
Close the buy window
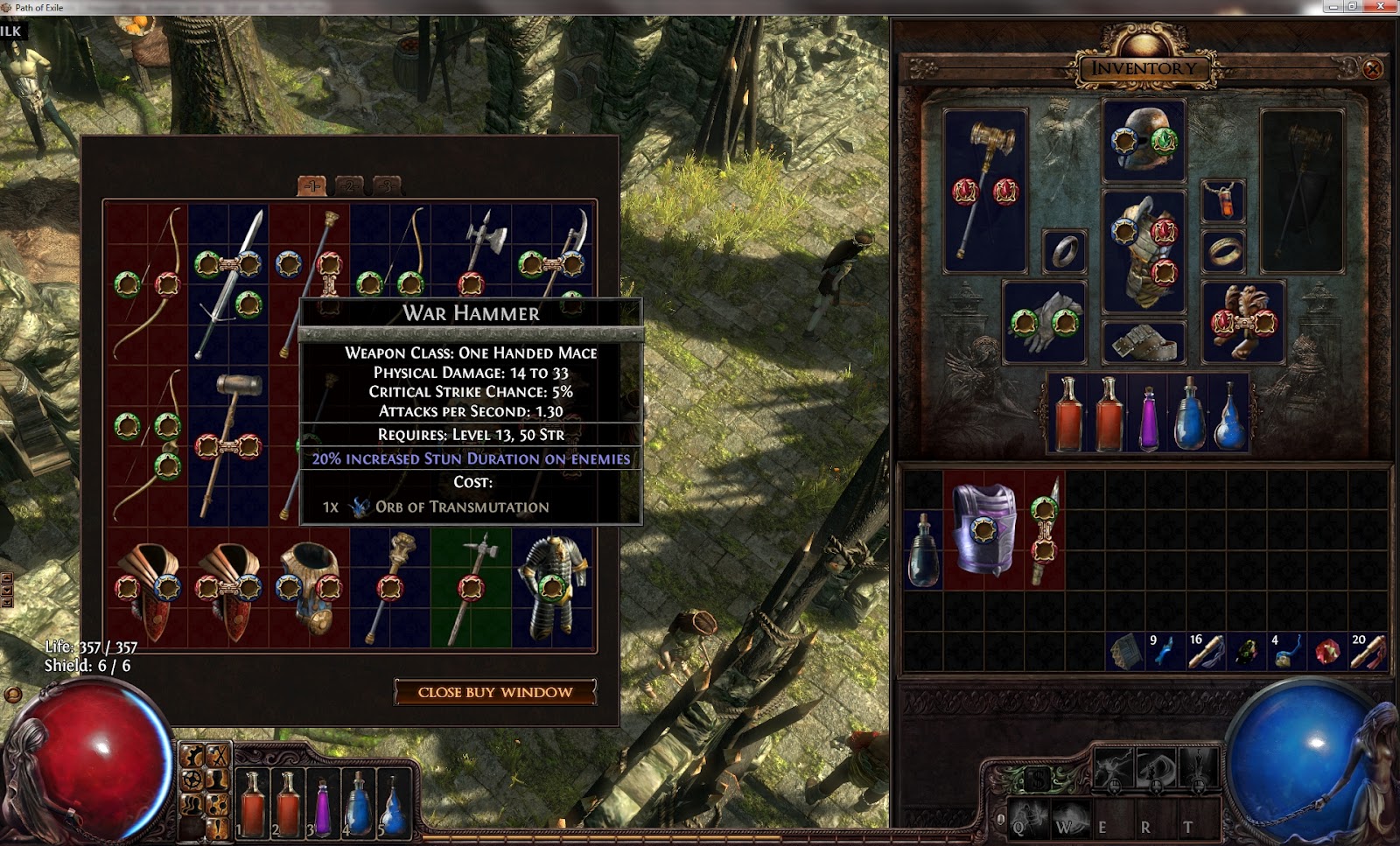tap(495, 692)
